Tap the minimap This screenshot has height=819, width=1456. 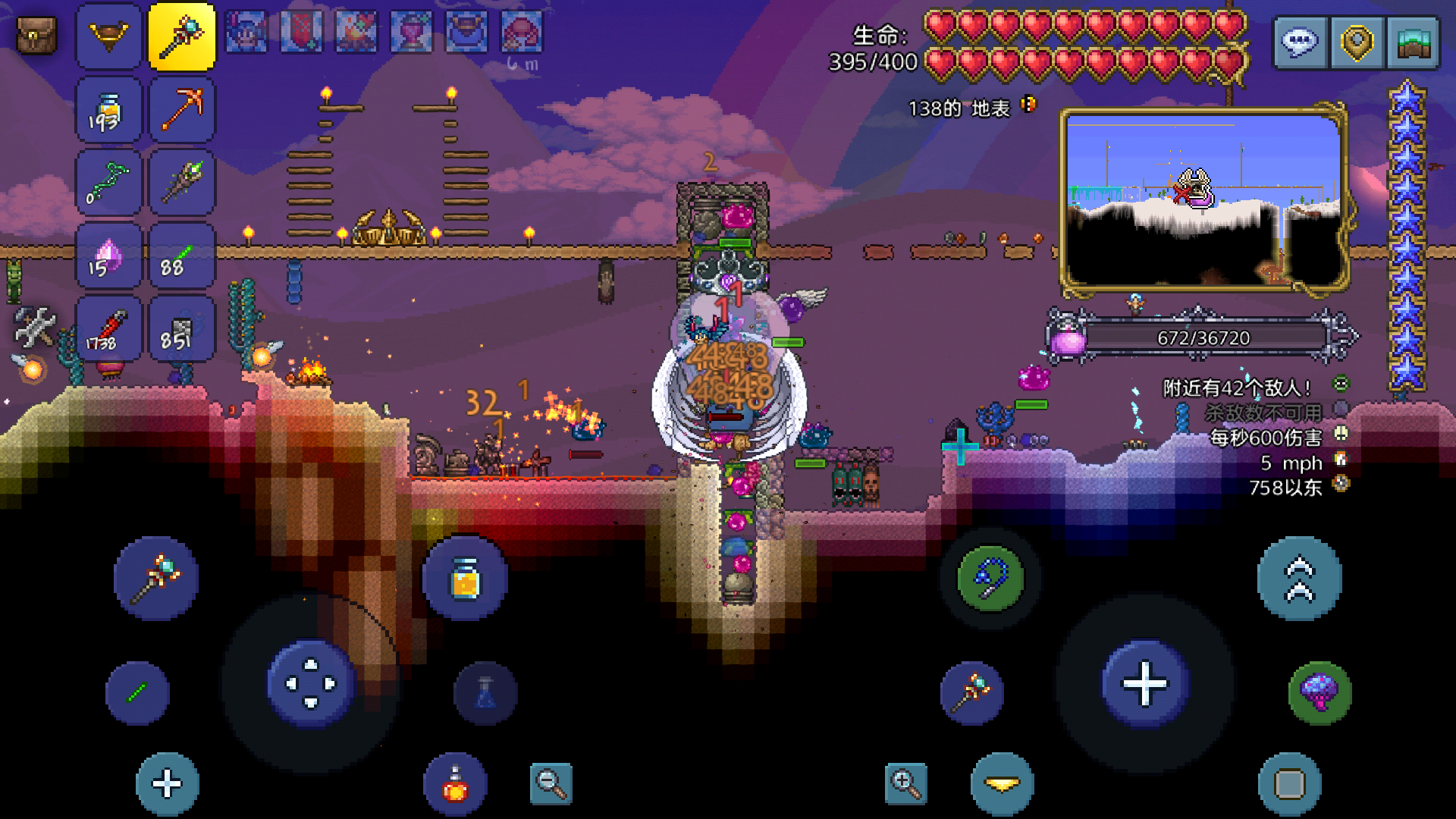click(x=1203, y=199)
